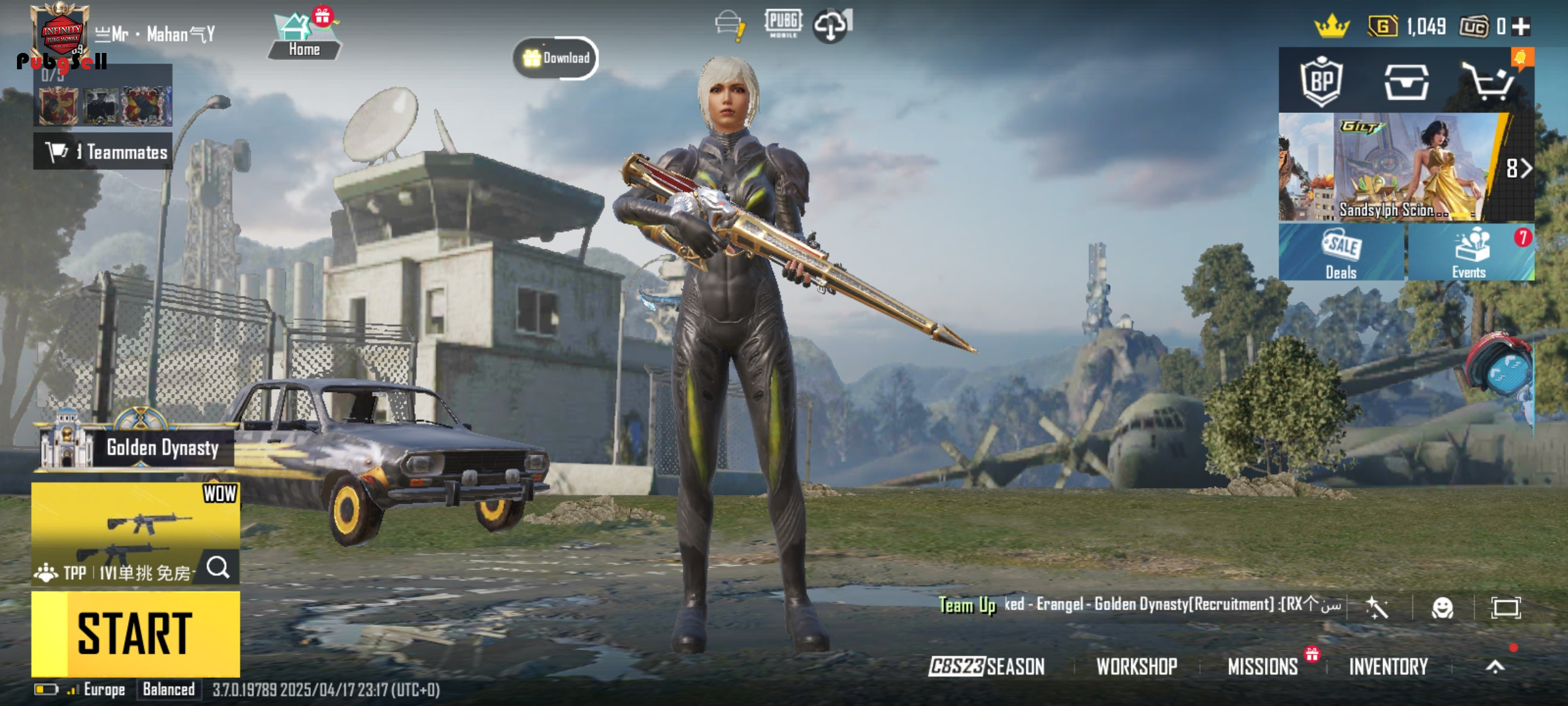Open the Deals panel
This screenshot has height=706, width=1568.
click(1341, 253)
